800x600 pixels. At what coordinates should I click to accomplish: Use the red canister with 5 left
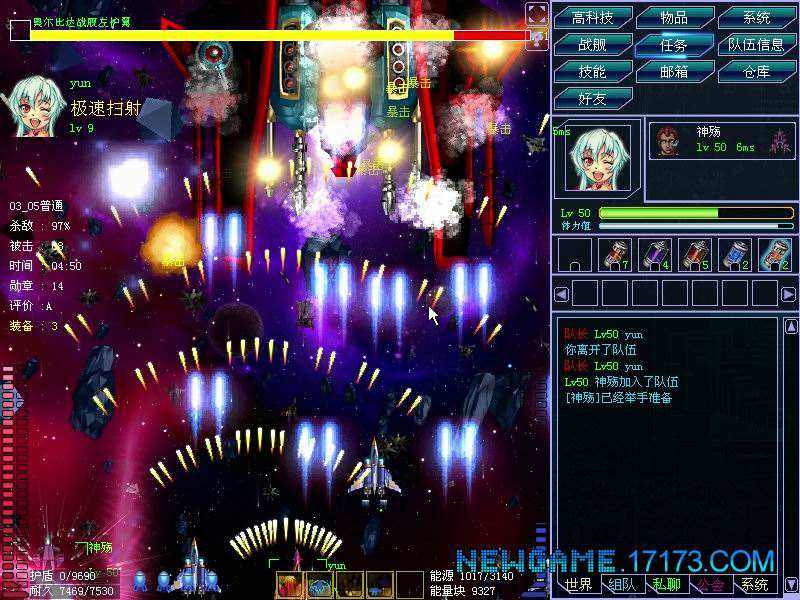694,255
